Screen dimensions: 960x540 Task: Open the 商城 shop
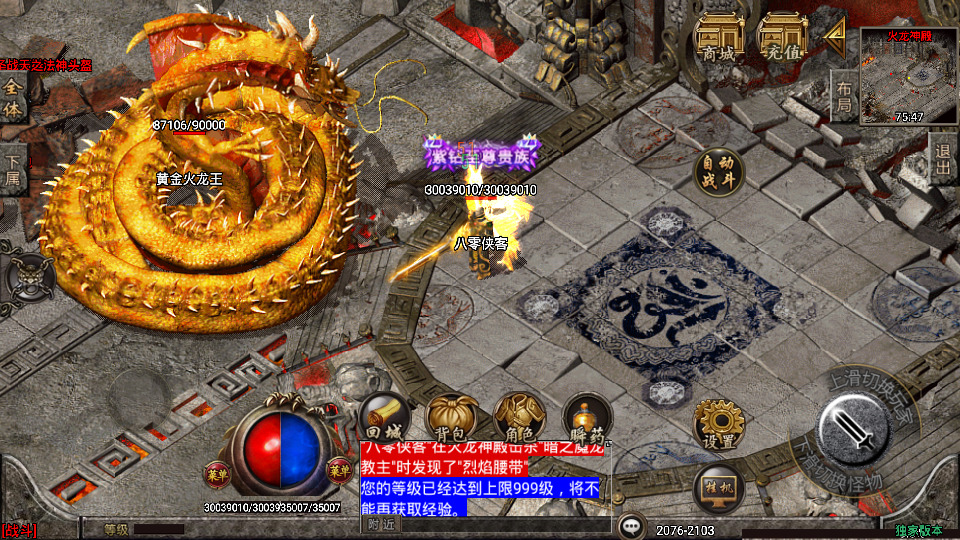(719, 38)
